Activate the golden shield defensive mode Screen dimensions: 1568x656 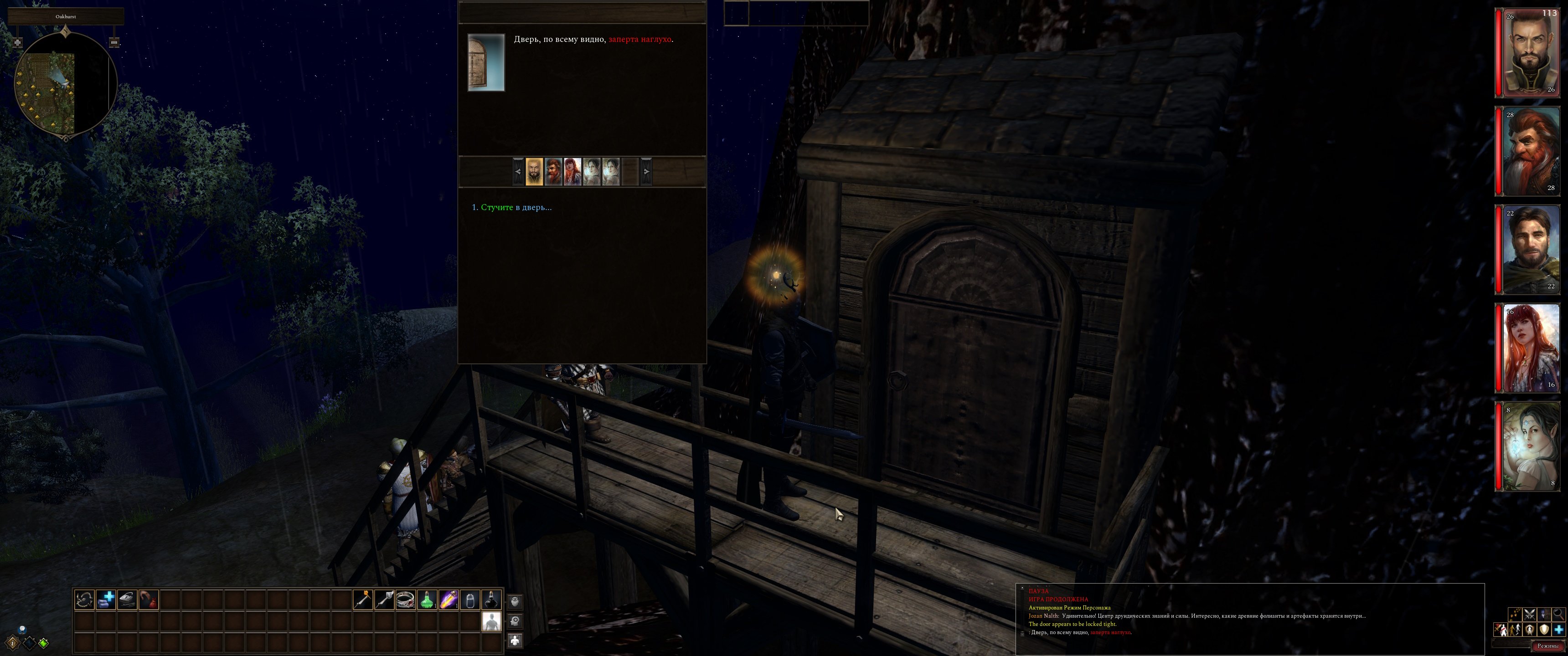(1544, 630)
